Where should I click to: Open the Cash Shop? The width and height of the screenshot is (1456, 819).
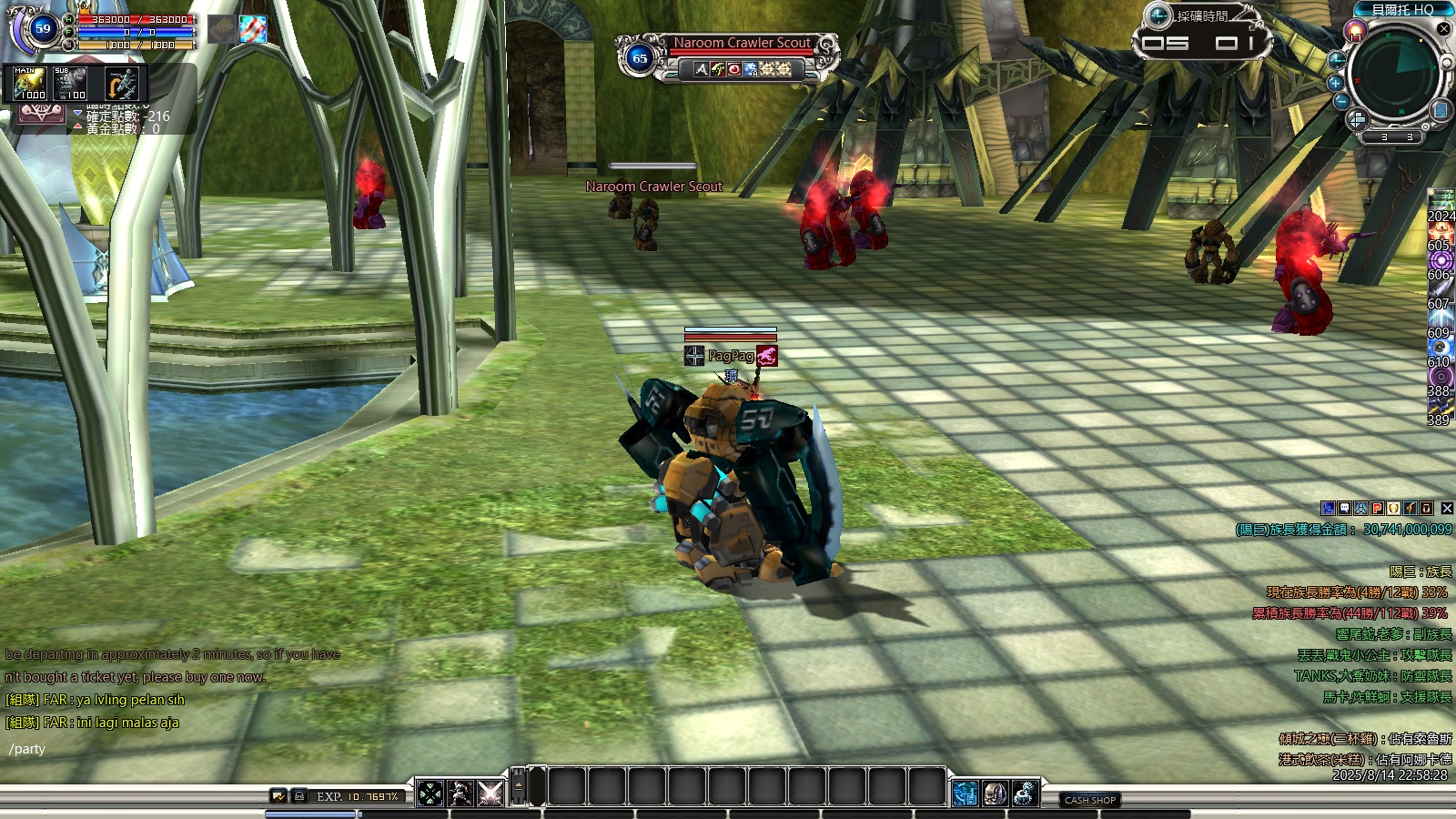point(1090,800)
